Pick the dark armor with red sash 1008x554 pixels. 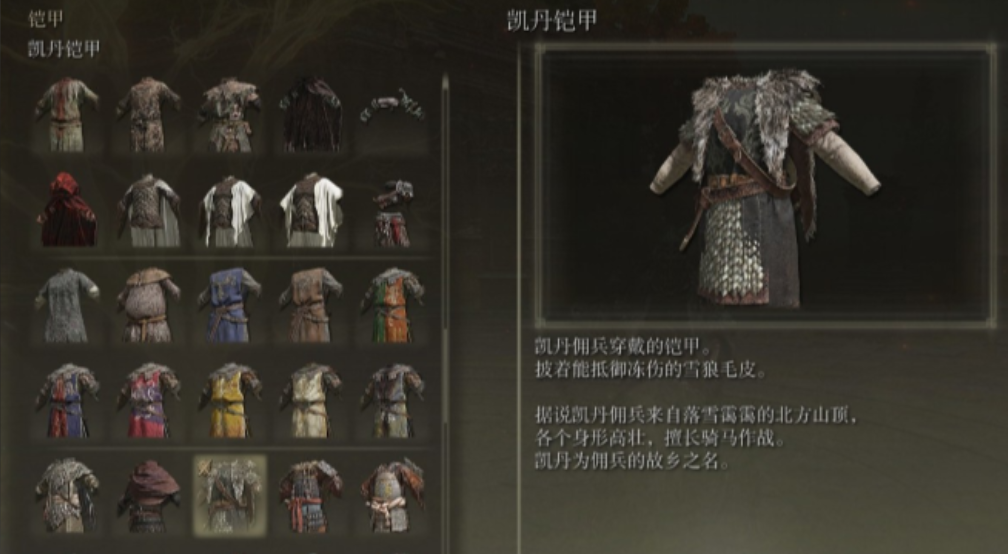coord(311,494)
